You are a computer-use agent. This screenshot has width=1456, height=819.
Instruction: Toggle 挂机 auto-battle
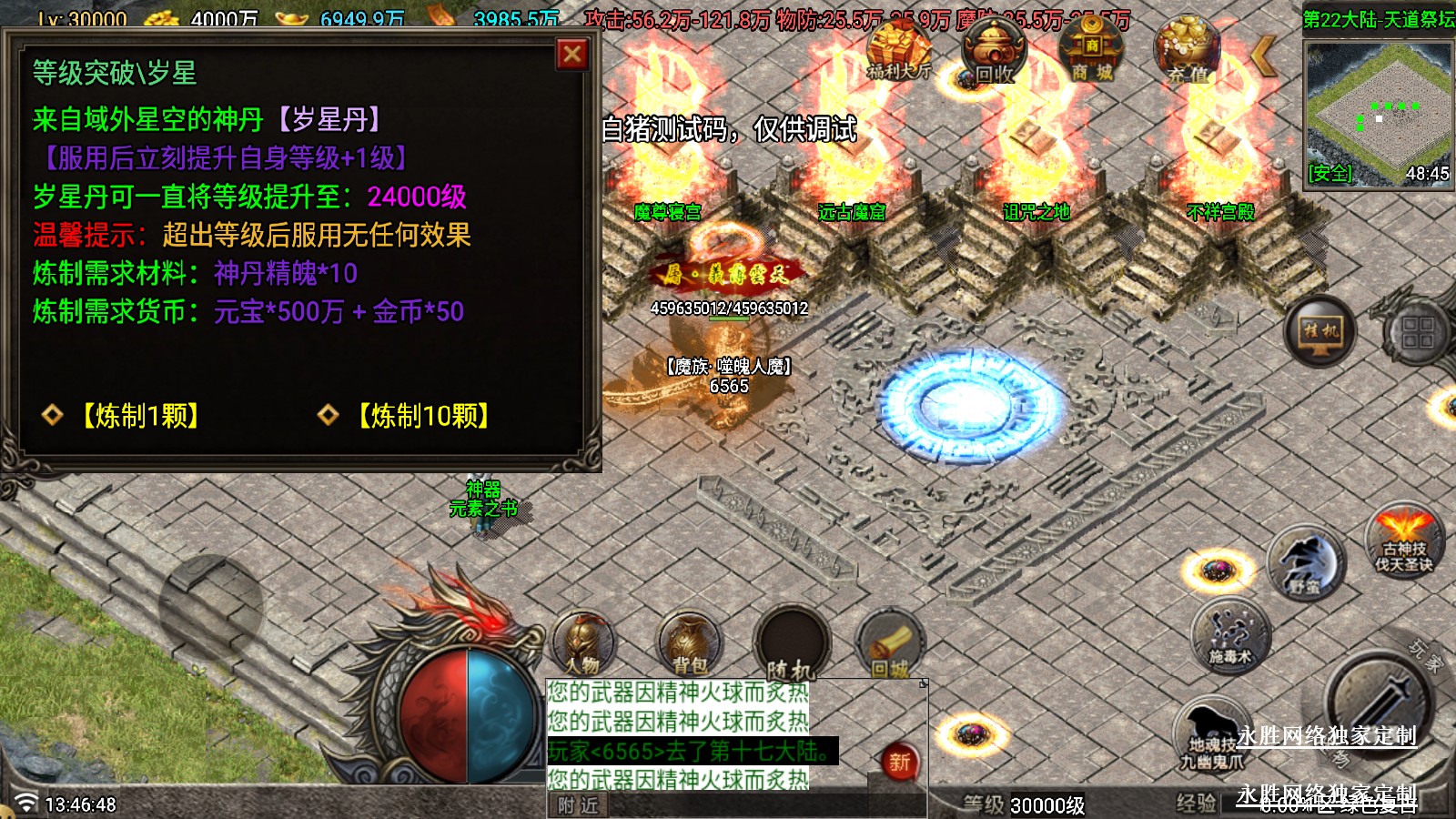[x=1320, y=331]
